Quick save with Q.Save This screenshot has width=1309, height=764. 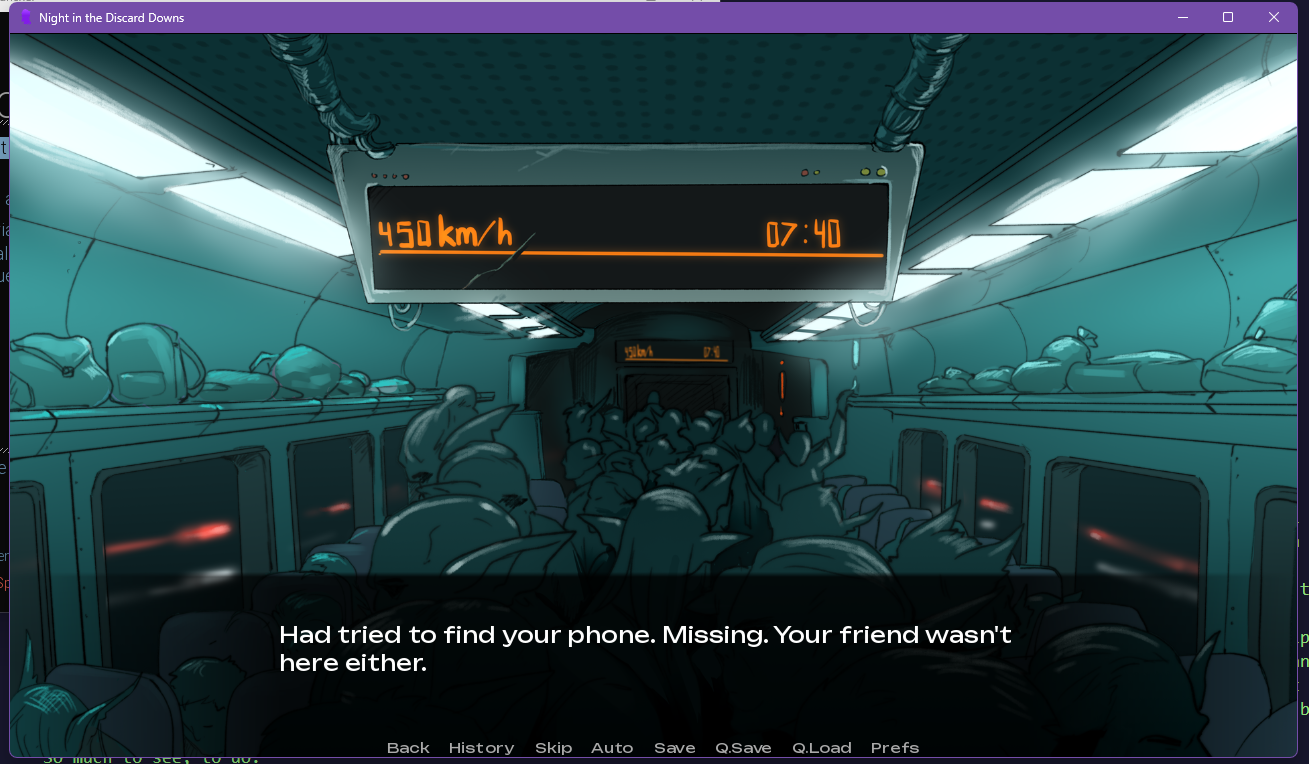(x=743, y=748)
